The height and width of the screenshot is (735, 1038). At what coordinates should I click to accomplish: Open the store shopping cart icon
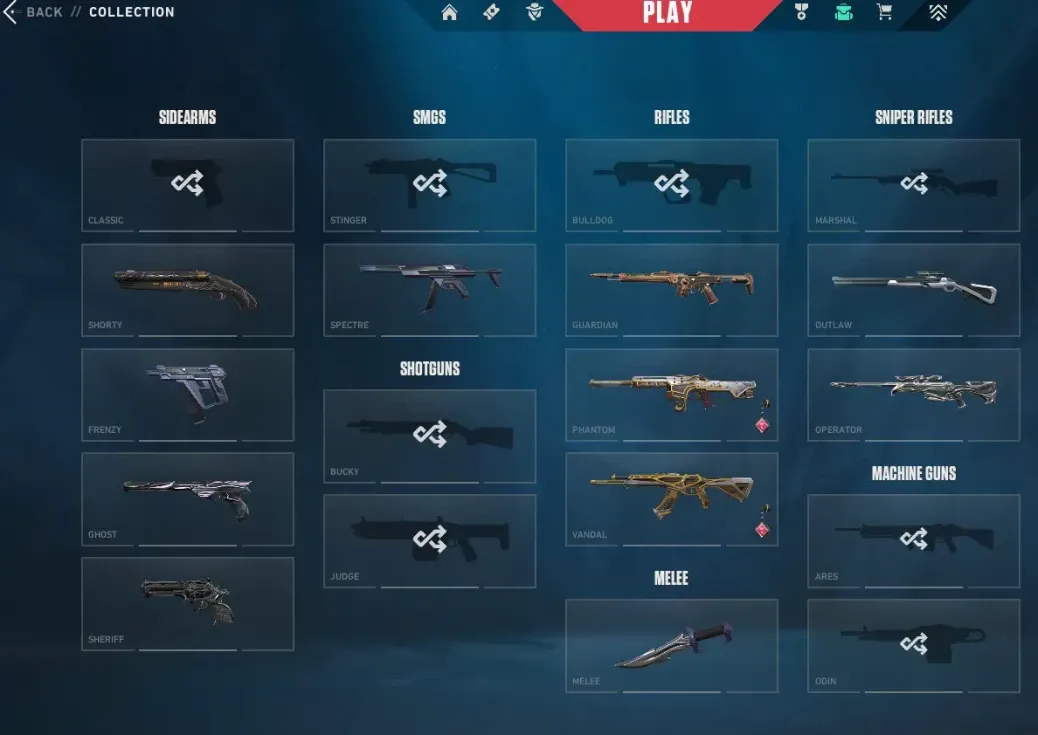[x=884, y=12]
